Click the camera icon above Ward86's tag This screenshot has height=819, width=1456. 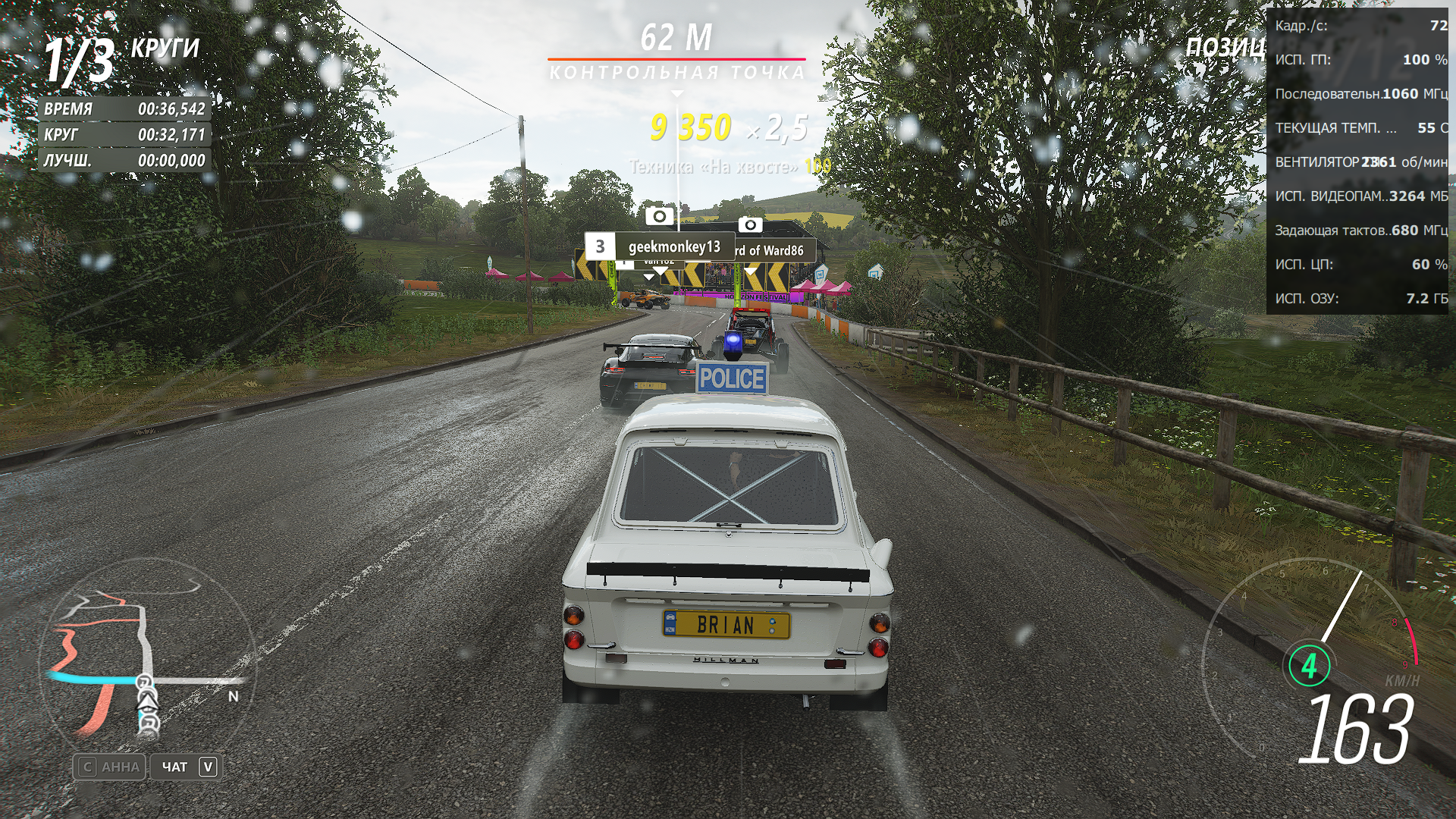pyautogui.click(x=750, y=224)
